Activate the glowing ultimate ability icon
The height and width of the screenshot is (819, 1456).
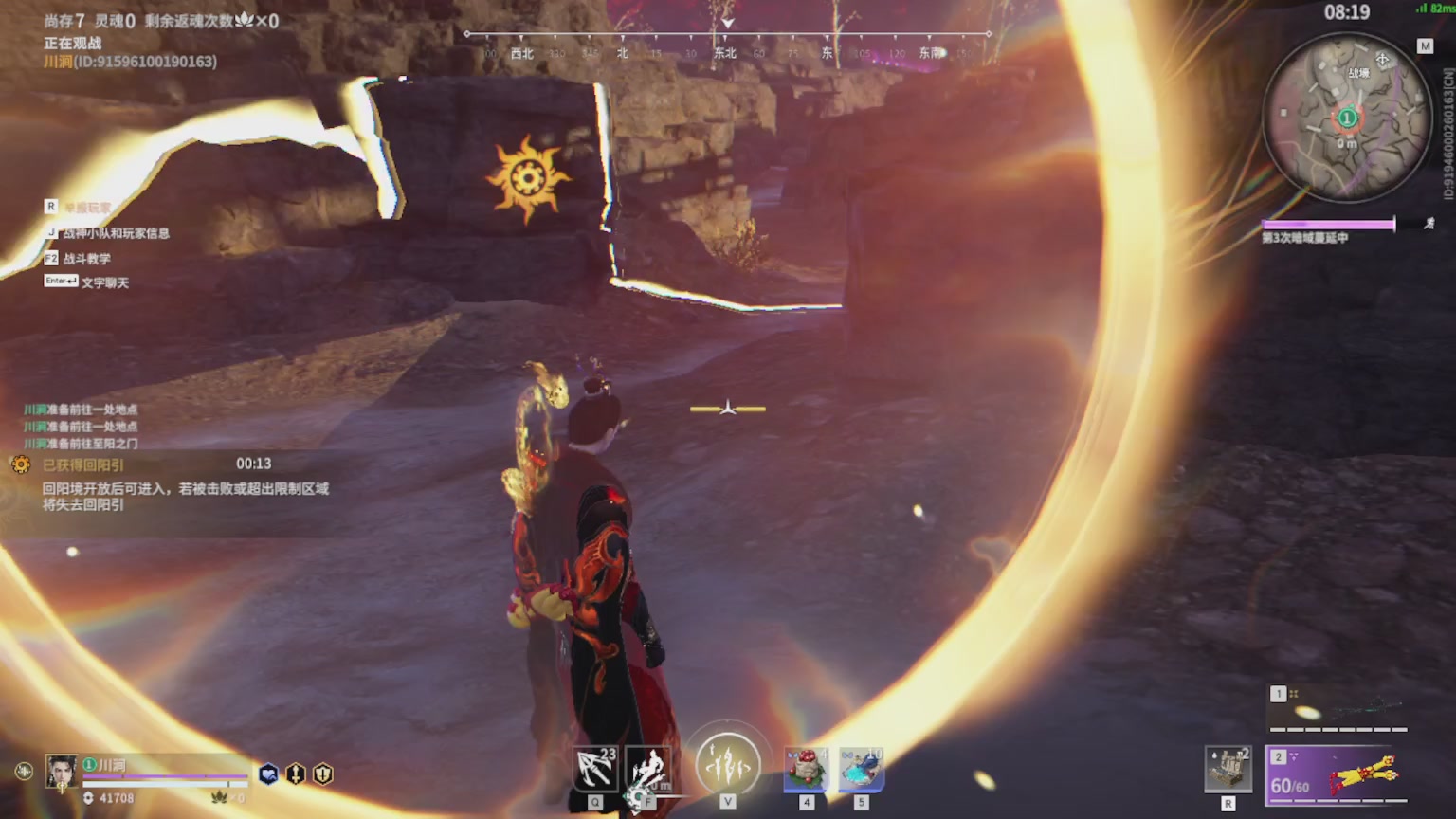point(727,764)
